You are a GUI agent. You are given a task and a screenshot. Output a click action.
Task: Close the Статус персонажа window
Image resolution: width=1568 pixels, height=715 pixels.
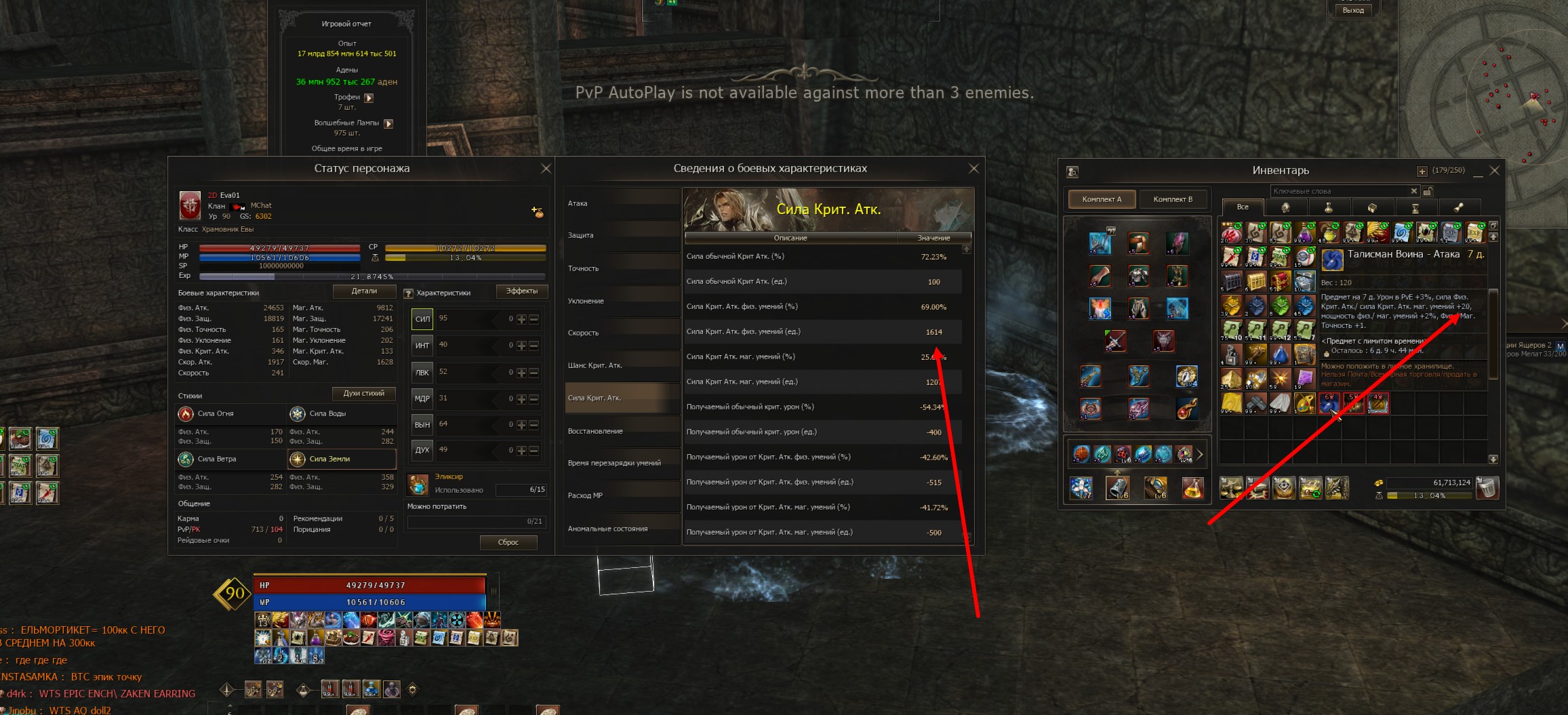pyautogui.click(x=546, y=169)
